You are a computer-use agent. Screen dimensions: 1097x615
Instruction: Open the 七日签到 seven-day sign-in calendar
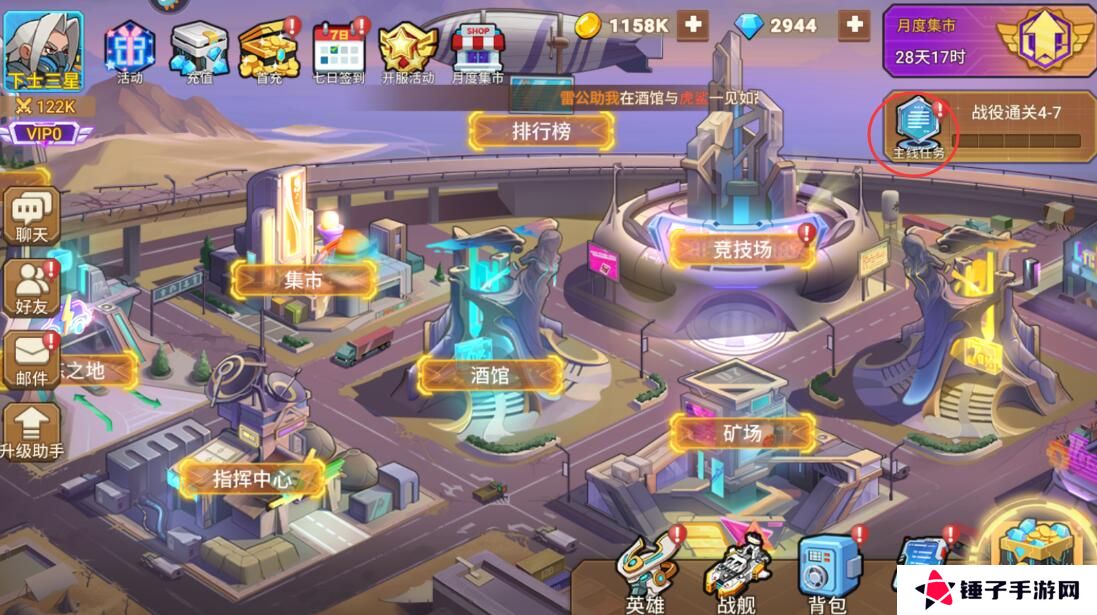(338, 50)
